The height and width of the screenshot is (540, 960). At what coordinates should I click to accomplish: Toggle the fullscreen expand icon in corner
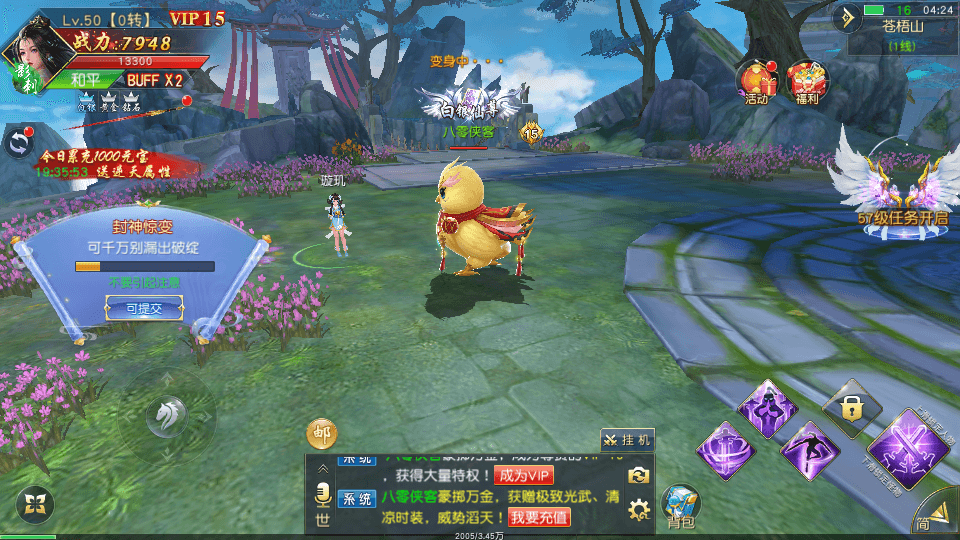point(35,503)
